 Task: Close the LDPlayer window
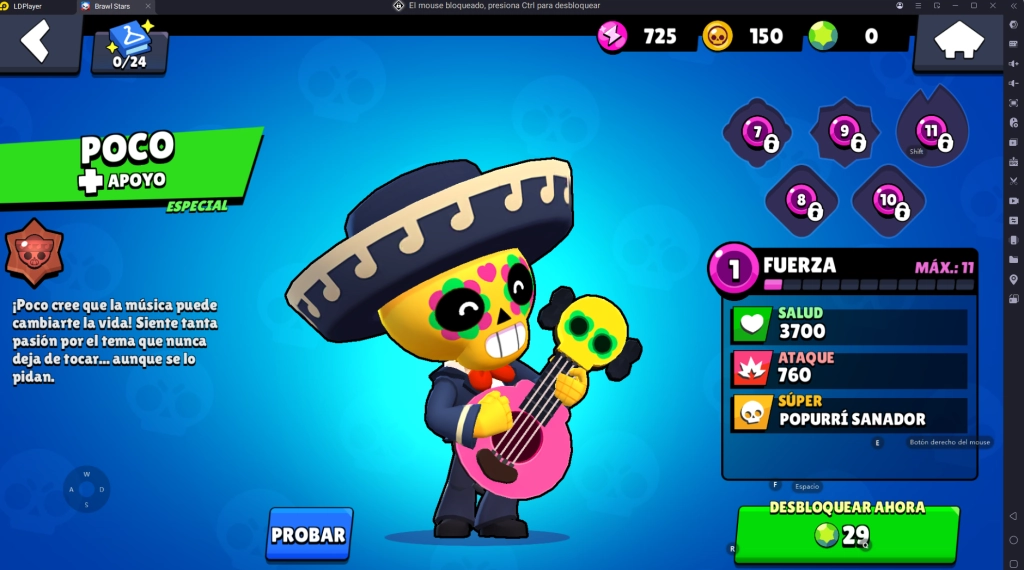993,6
